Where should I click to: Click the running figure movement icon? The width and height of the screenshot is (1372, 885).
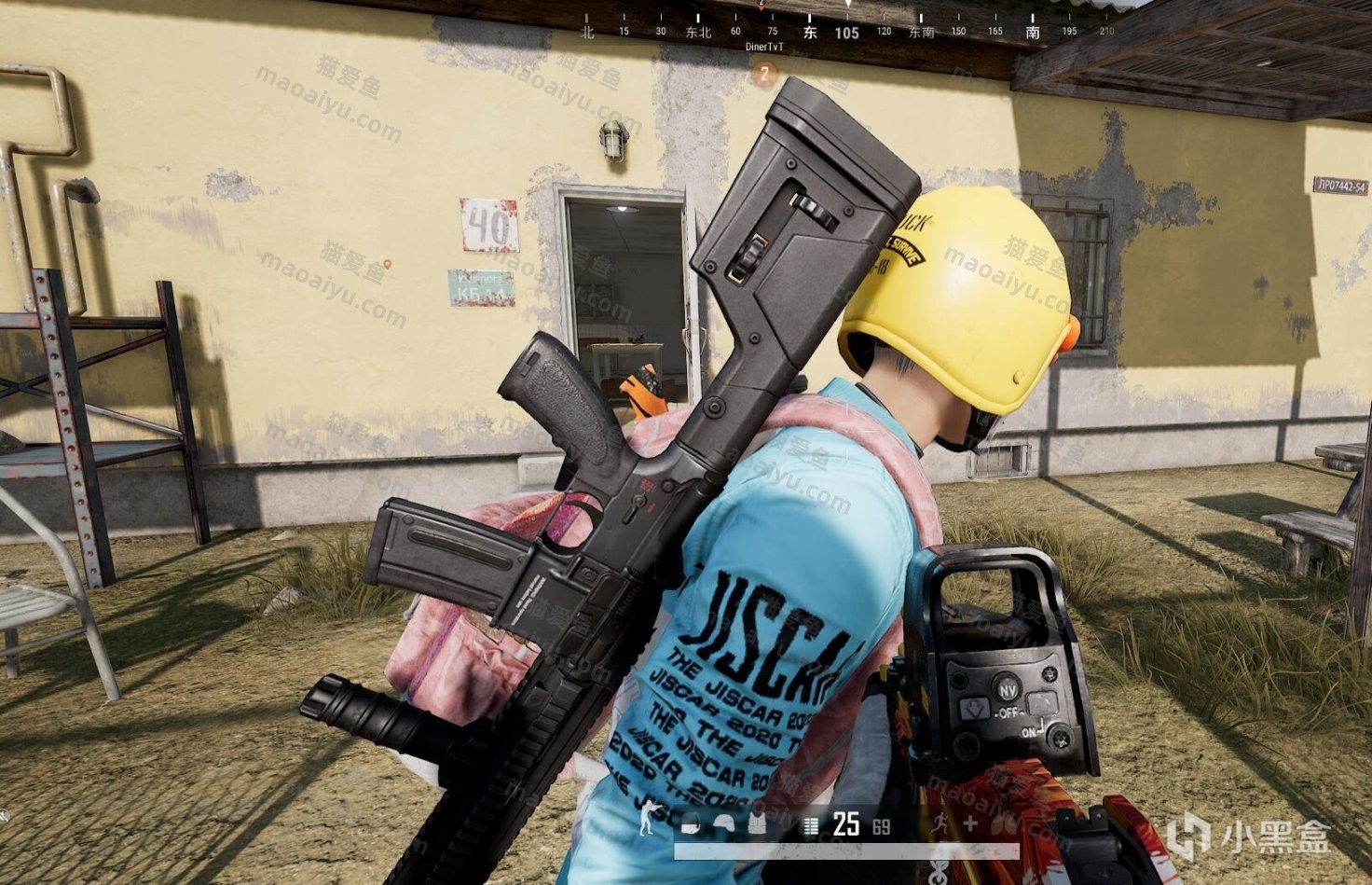(940, 823)
